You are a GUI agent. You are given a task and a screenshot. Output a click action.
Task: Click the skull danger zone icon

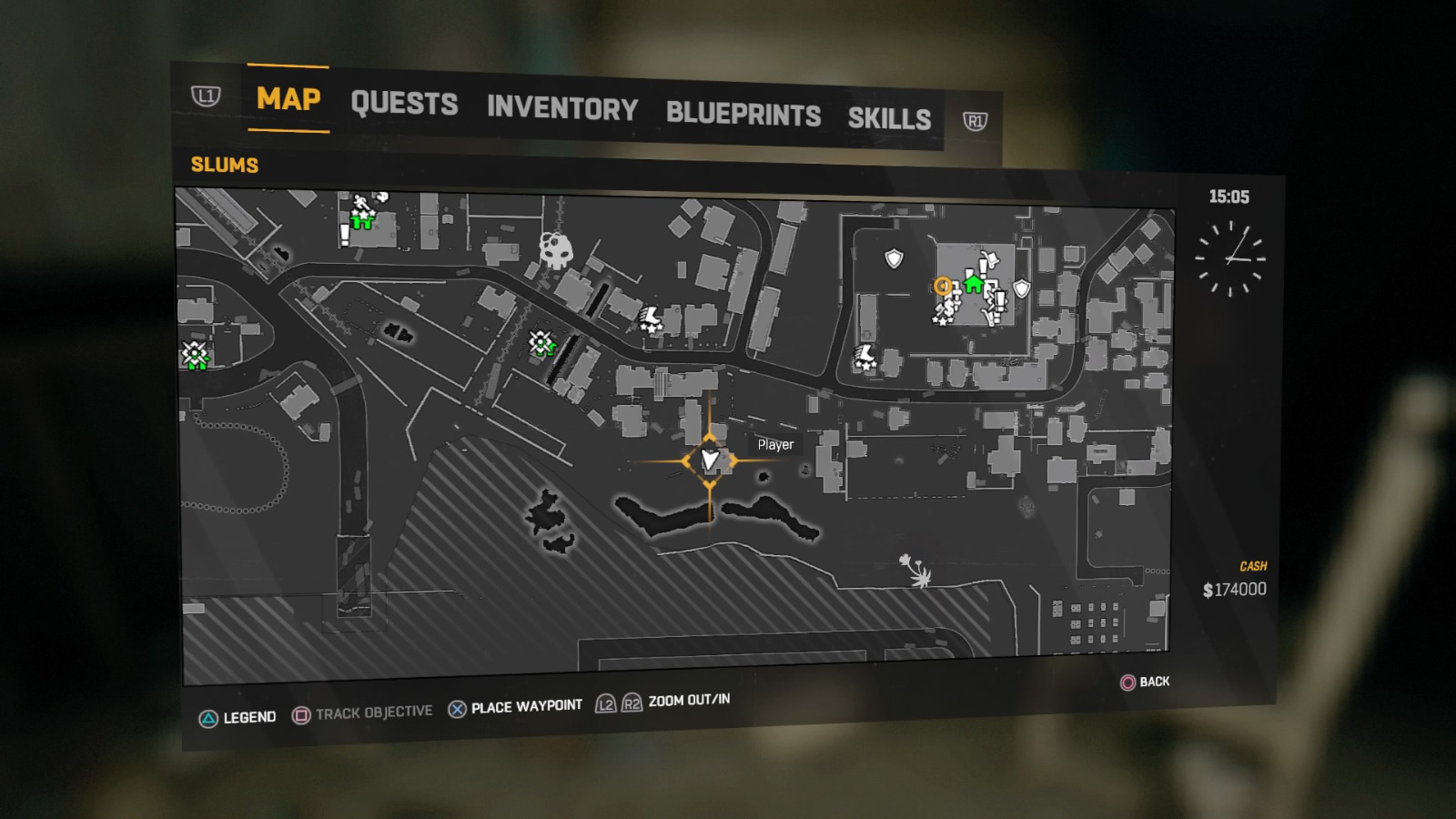[555, 251]
